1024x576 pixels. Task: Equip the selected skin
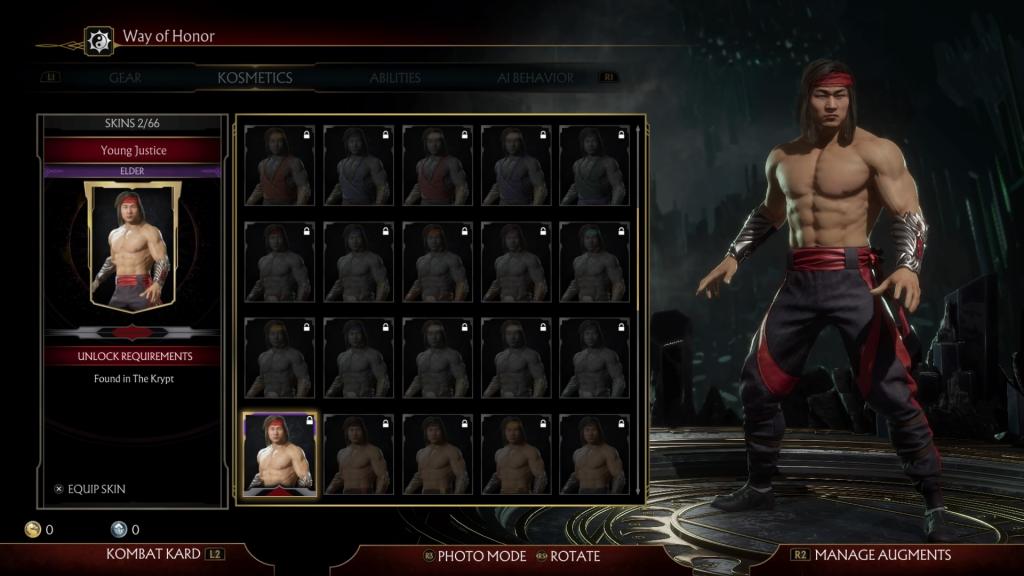coord(96,489)
